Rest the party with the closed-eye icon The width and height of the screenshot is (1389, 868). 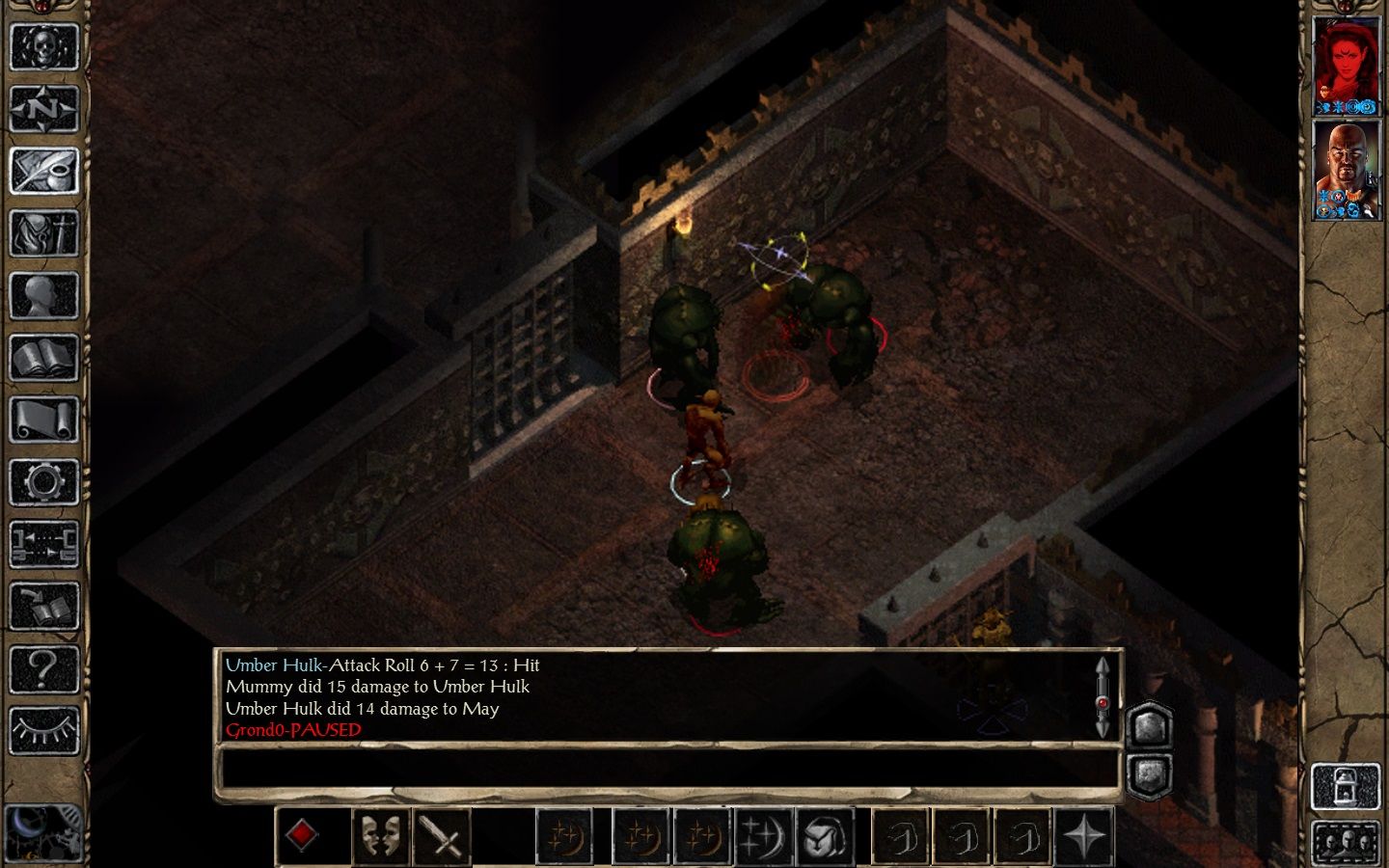(43, 730)
